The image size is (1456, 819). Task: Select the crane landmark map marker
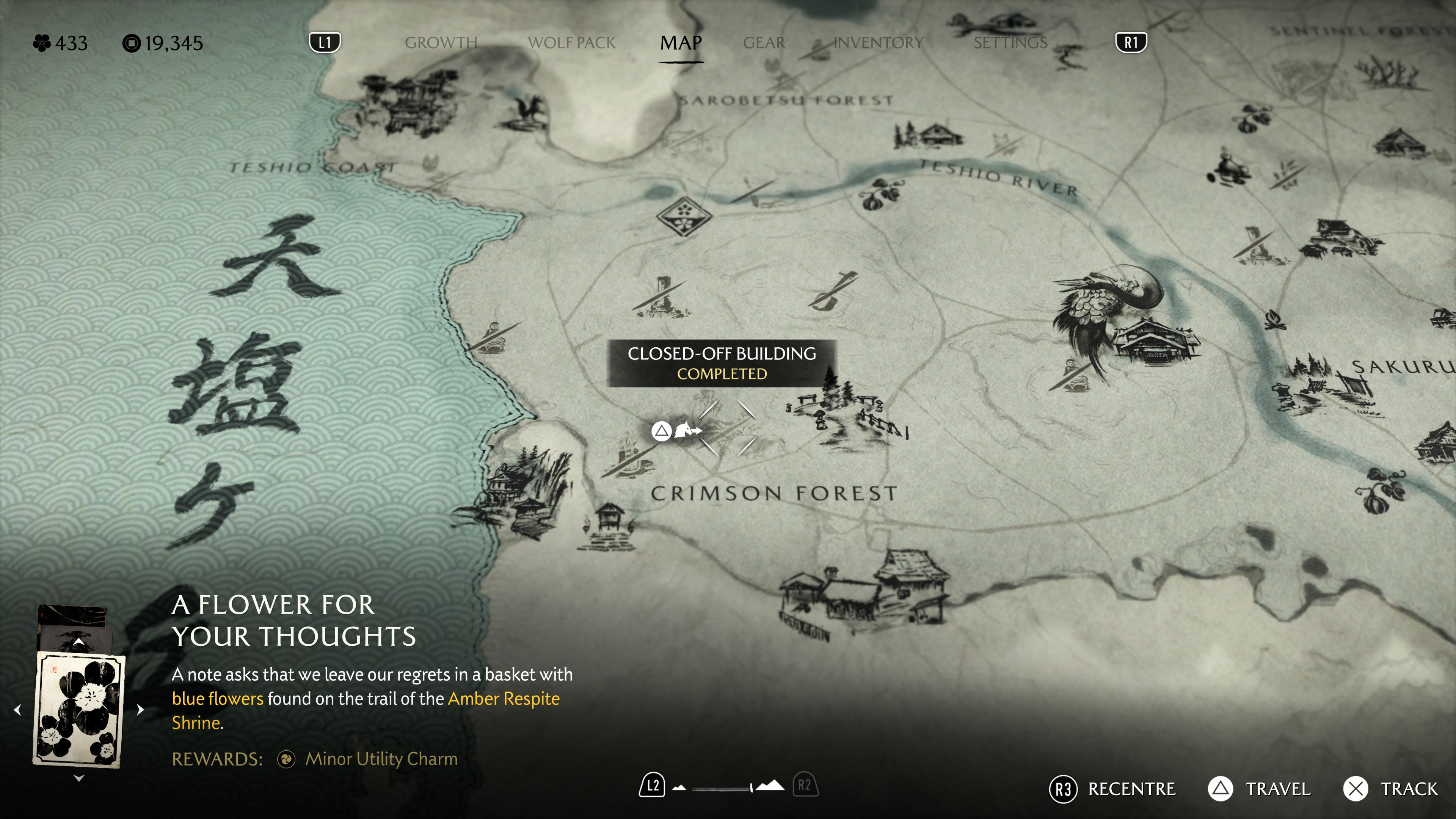click(1108, 305)
